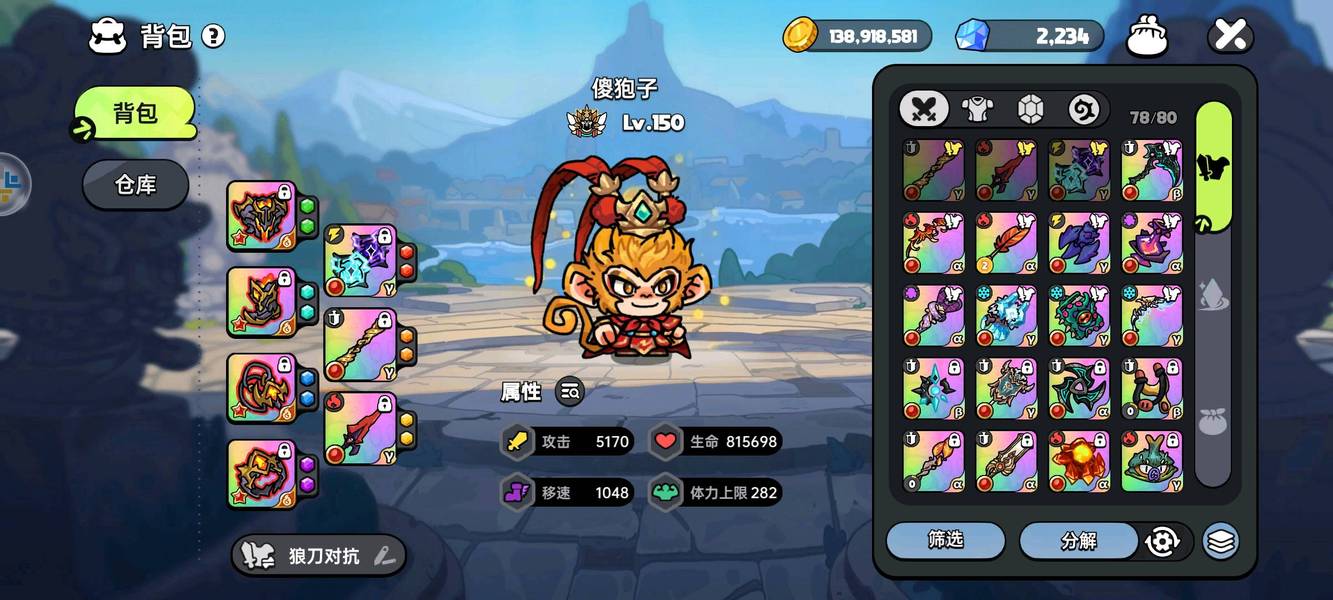Select the 背包 backpack tab
Screen dimensions: 1333x600
pyautogui.click(x=134, y=113)
